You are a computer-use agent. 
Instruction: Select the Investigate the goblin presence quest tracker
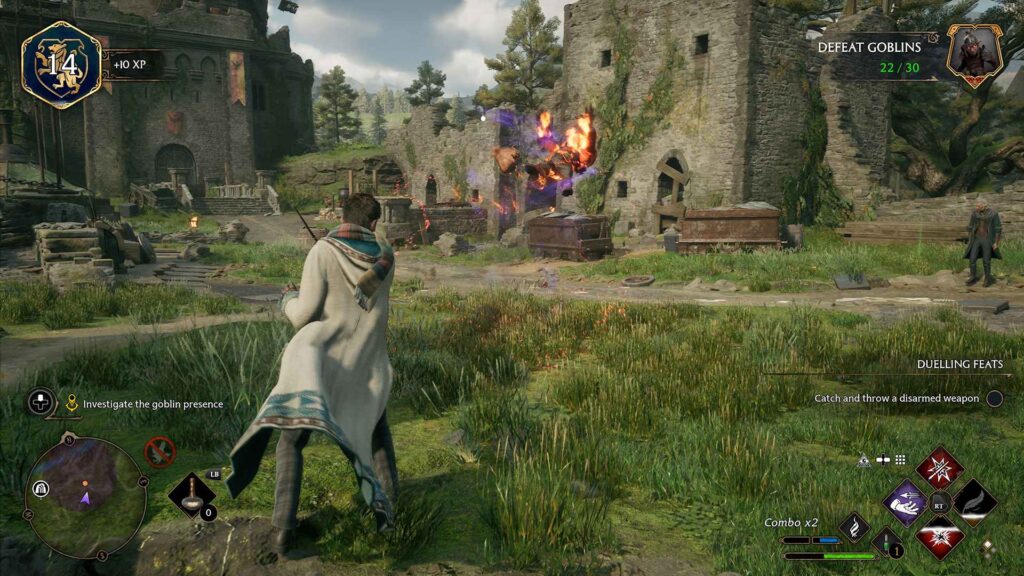click(152, 404)
